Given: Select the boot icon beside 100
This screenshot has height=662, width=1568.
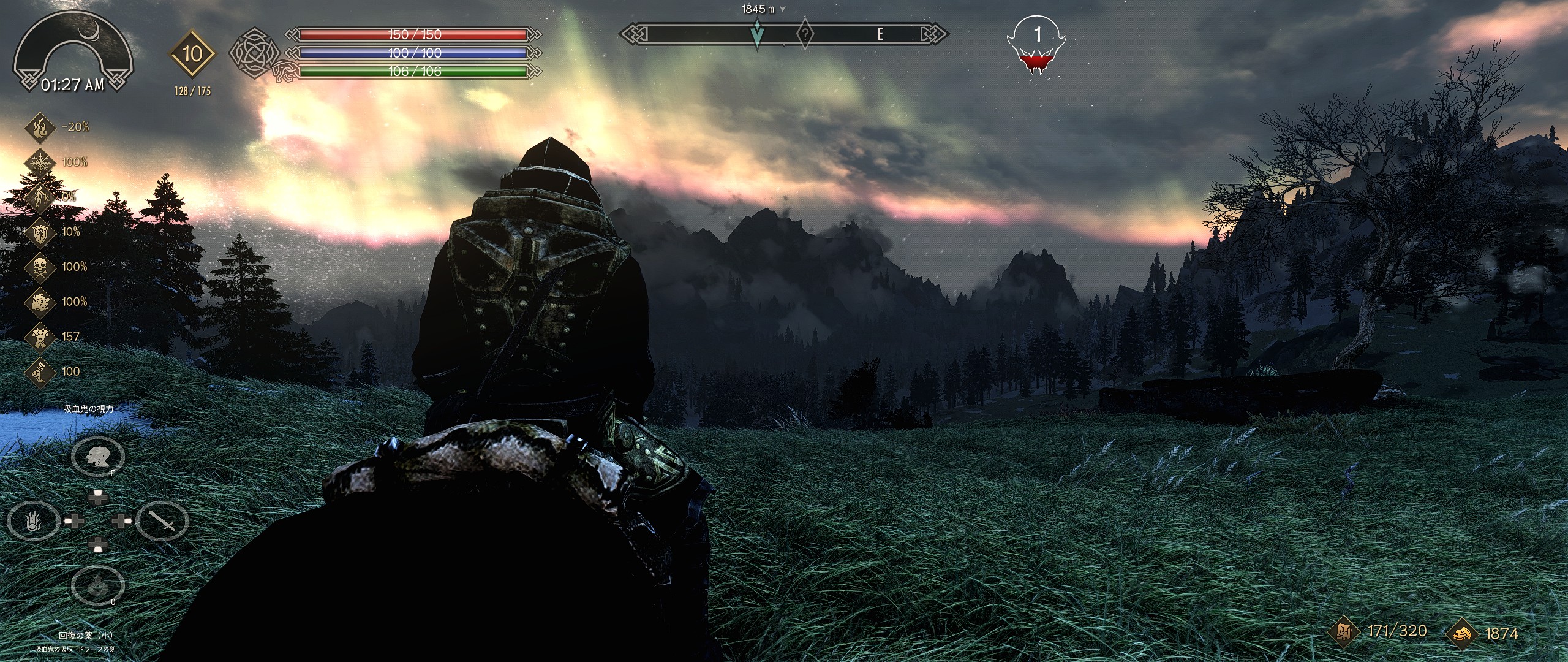Looking at the screenshot, I should coord(40,371).
